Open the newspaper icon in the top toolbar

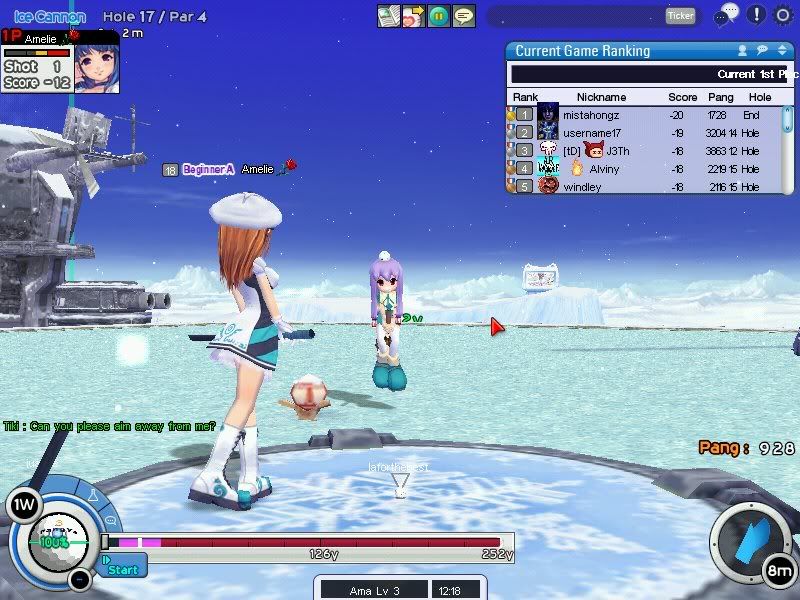(389, 16)
